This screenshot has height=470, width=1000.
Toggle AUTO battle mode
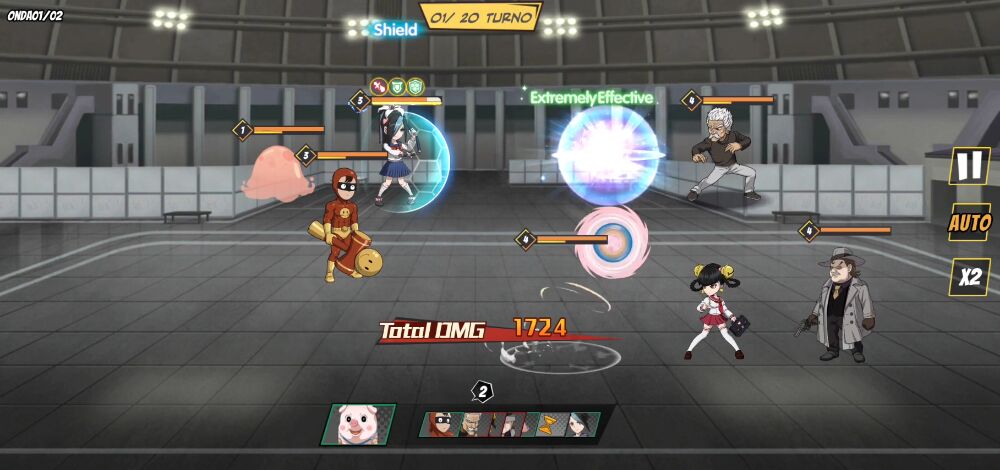click(969, 222)
